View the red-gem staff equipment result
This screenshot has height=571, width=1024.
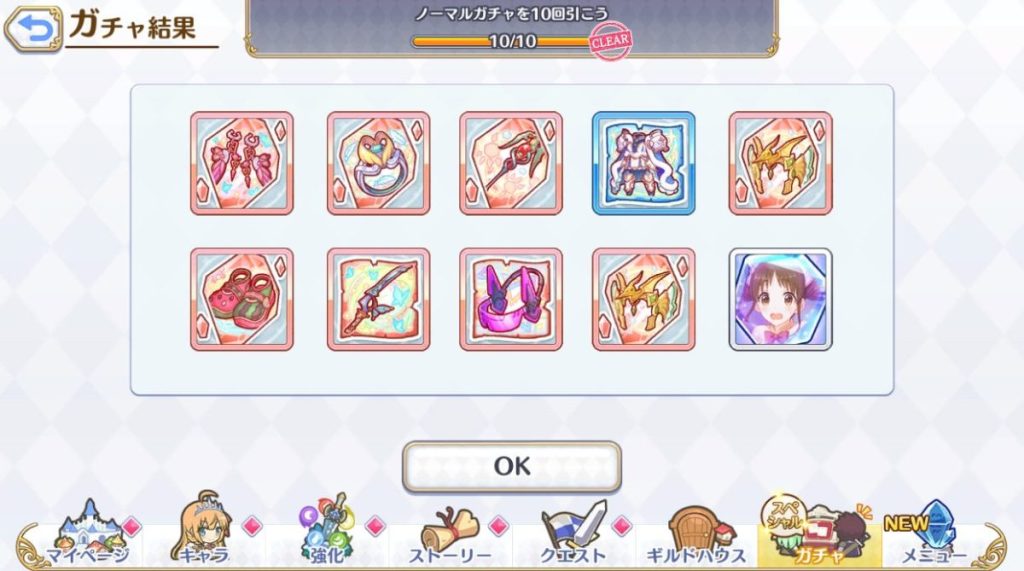coord(511,163)
